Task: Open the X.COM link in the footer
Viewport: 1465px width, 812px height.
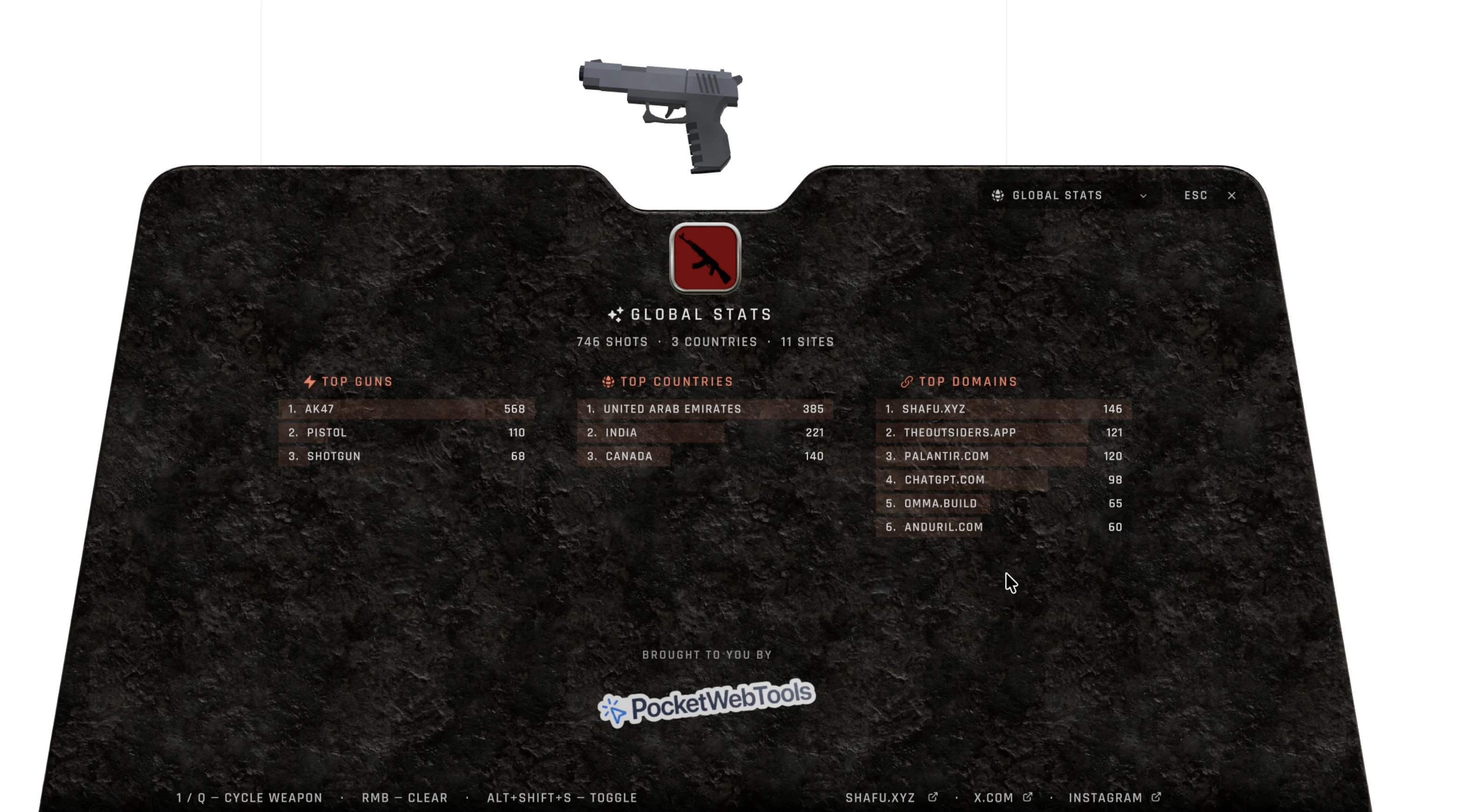Action: [x=993, y=797]
